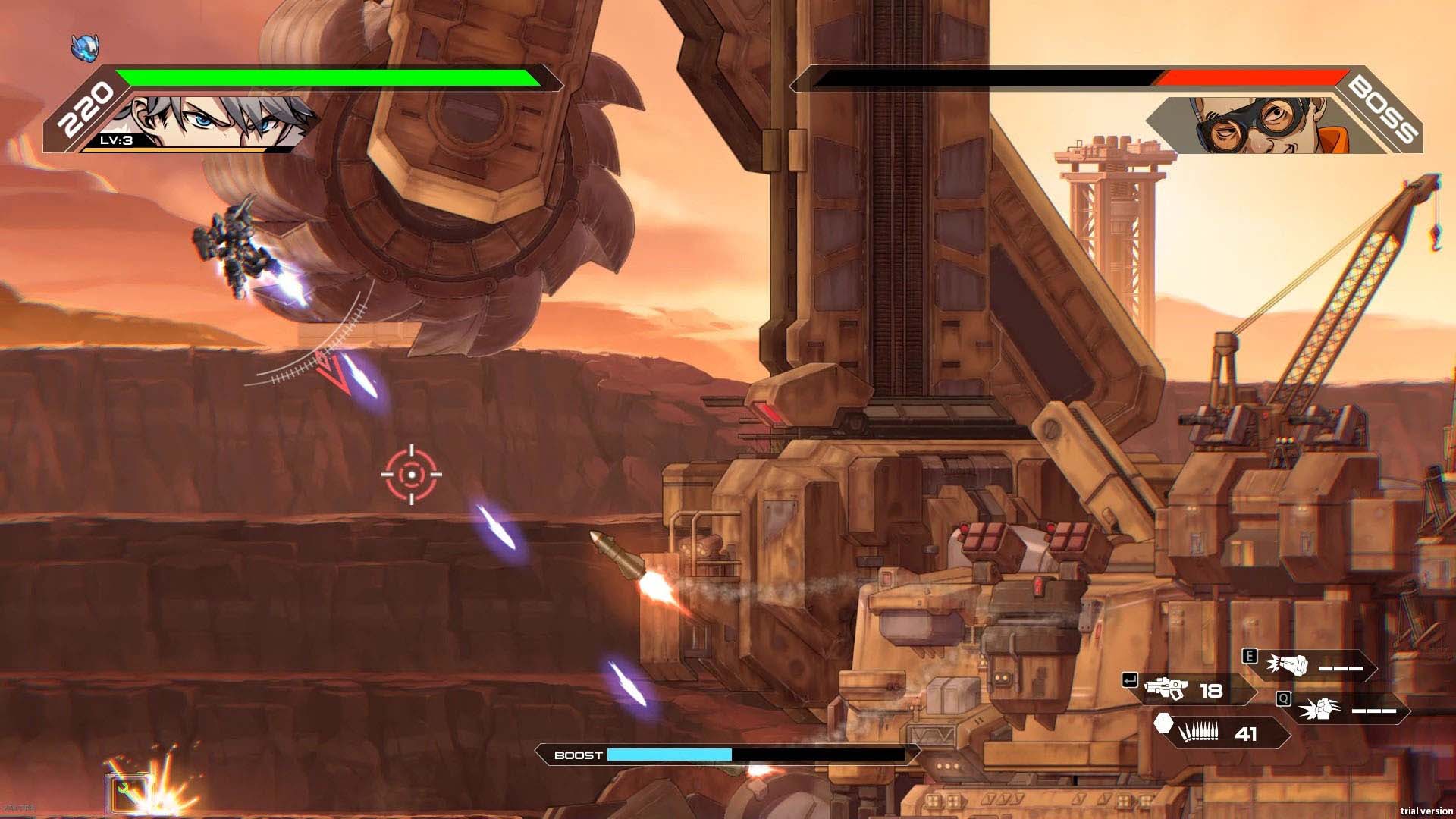Click the E keybind badge above the weapon panel
1456x819 pixels.
point(1250,657)
